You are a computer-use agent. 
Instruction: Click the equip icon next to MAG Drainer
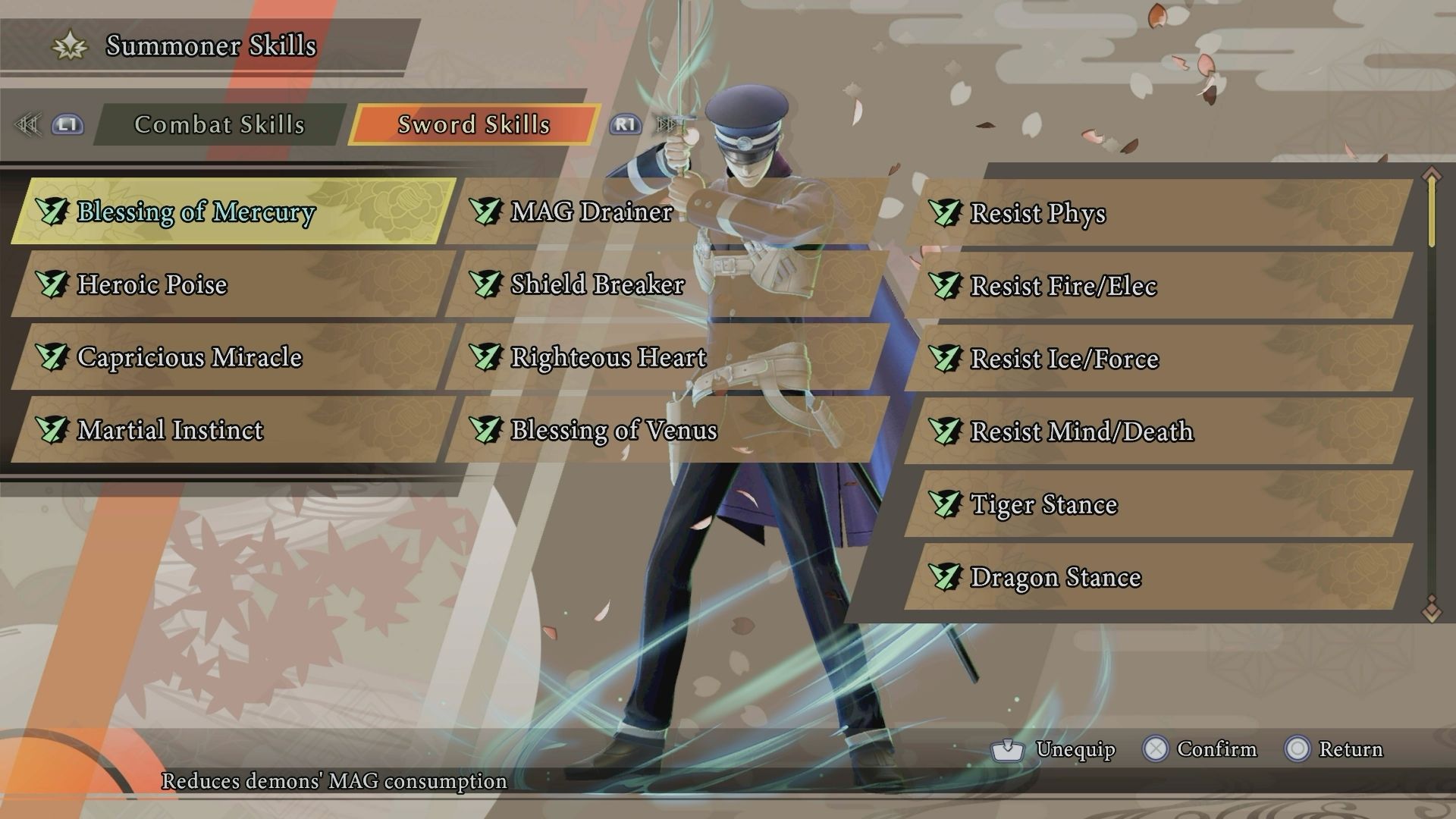(486, 212)
